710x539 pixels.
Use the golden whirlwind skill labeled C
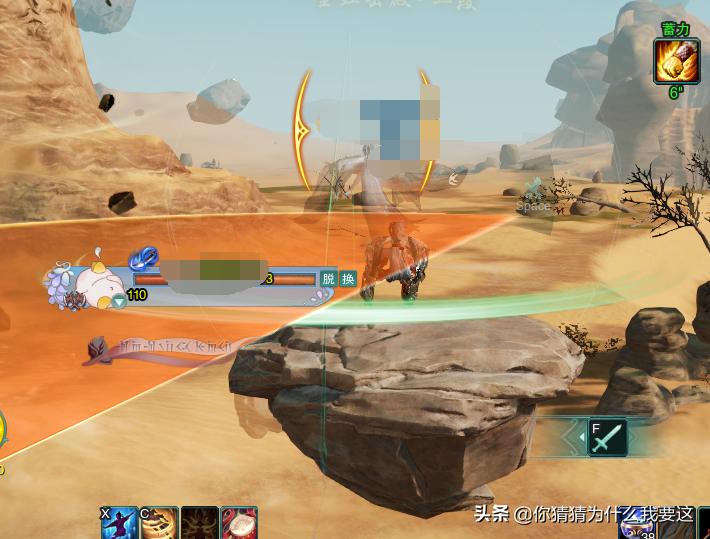(159, 523)
